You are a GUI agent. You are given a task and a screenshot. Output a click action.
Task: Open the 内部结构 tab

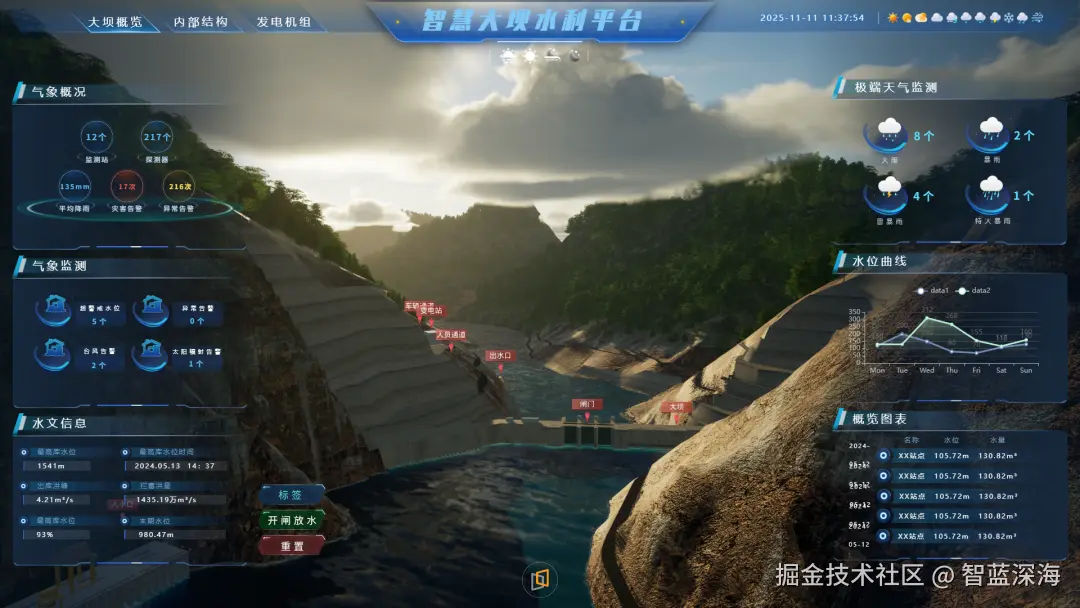point(200,21)
